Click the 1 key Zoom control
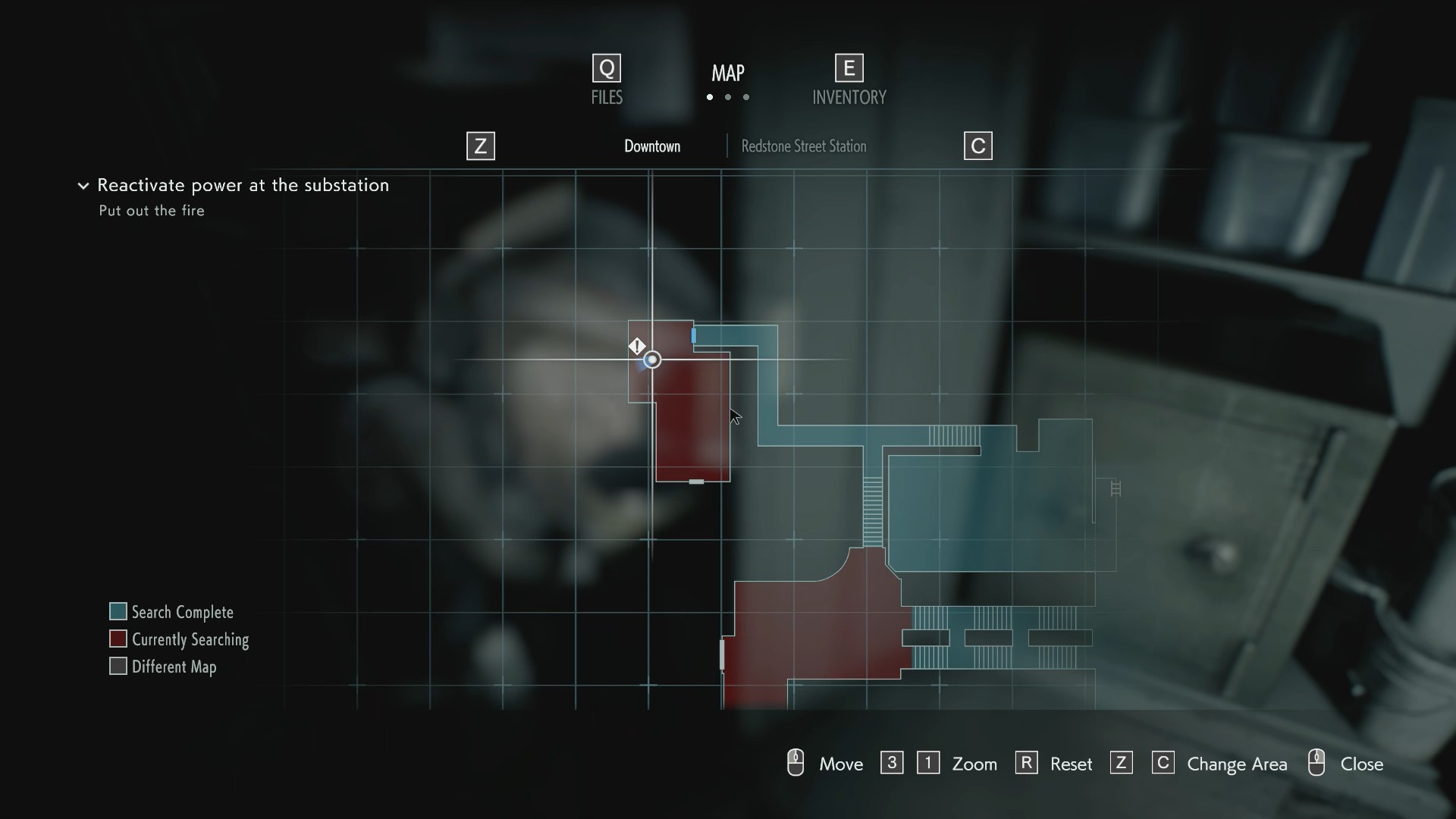 [x=928, y=762]
